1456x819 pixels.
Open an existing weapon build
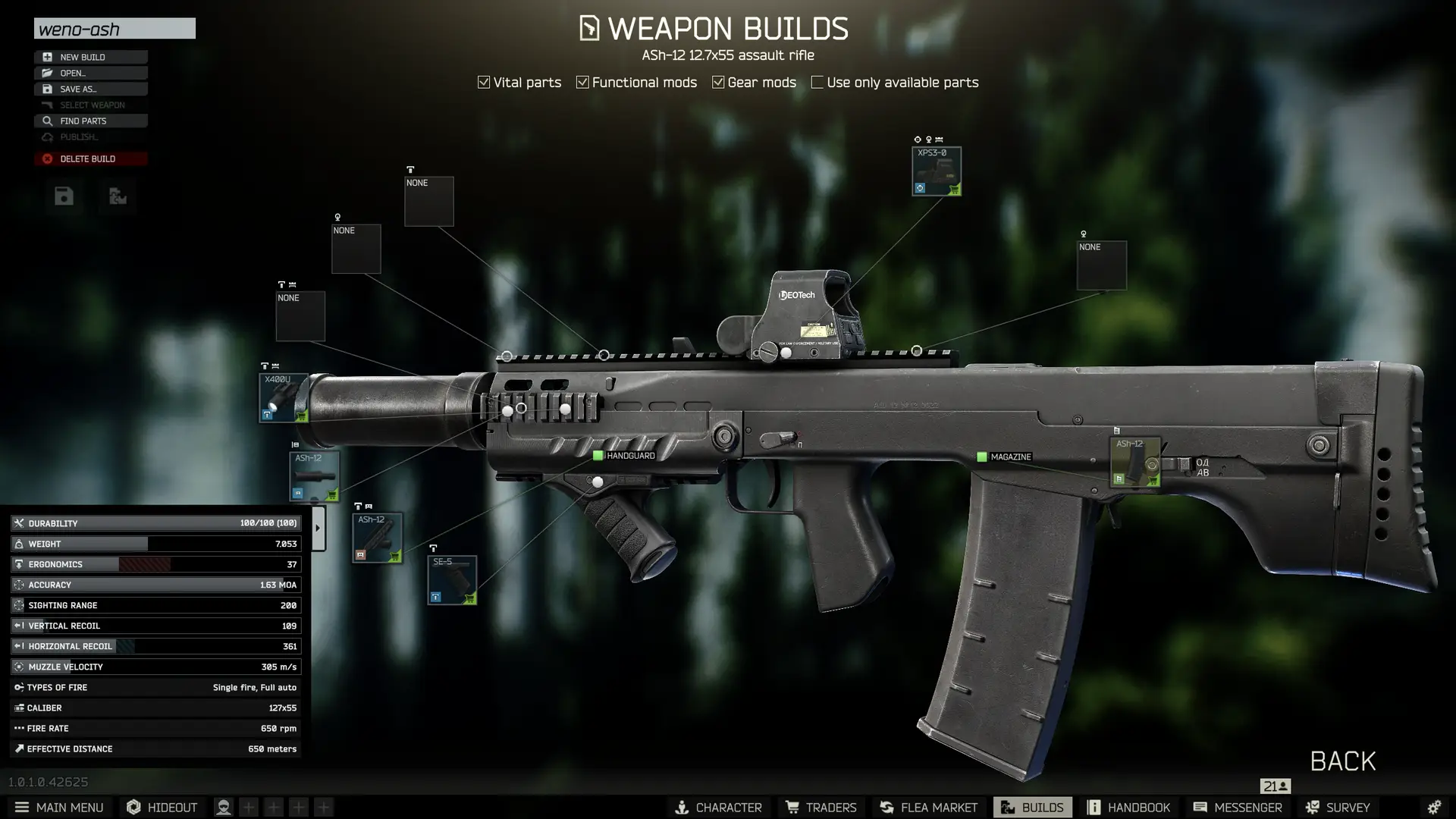(90, 73)
